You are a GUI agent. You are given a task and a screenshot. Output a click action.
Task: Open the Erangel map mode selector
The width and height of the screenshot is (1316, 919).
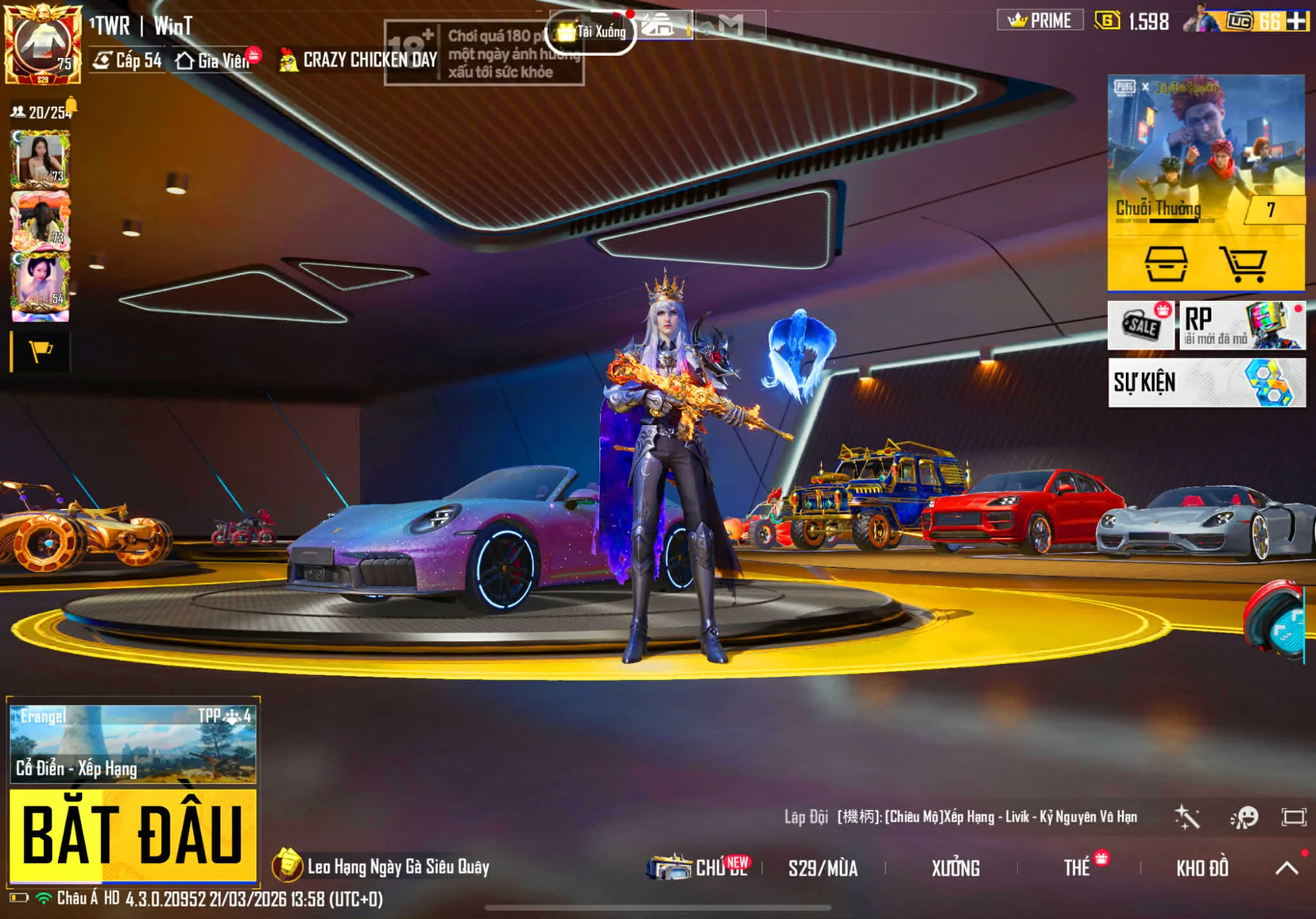tap(132, 744)
